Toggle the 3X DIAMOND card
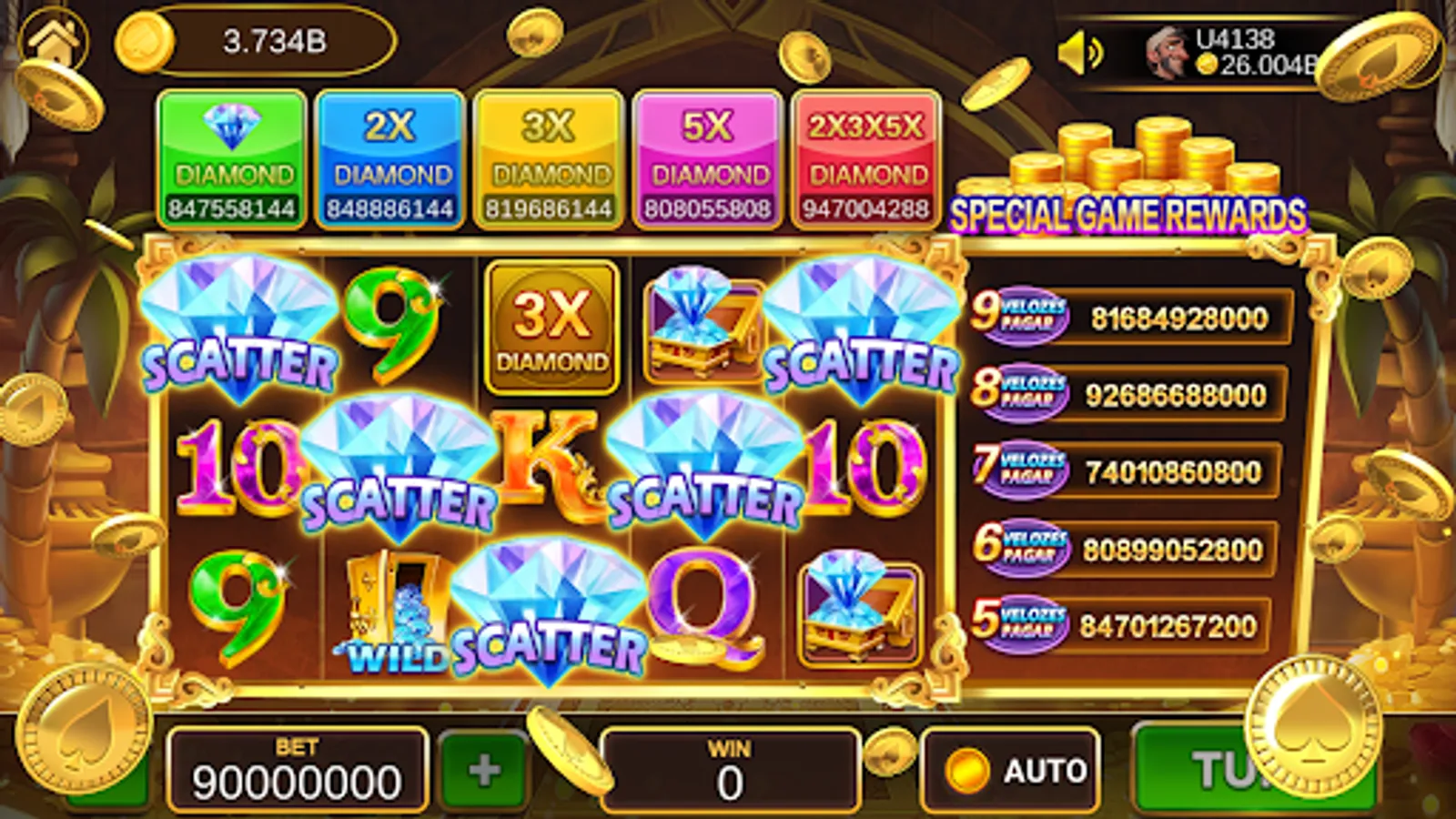 tap(546, 157)
